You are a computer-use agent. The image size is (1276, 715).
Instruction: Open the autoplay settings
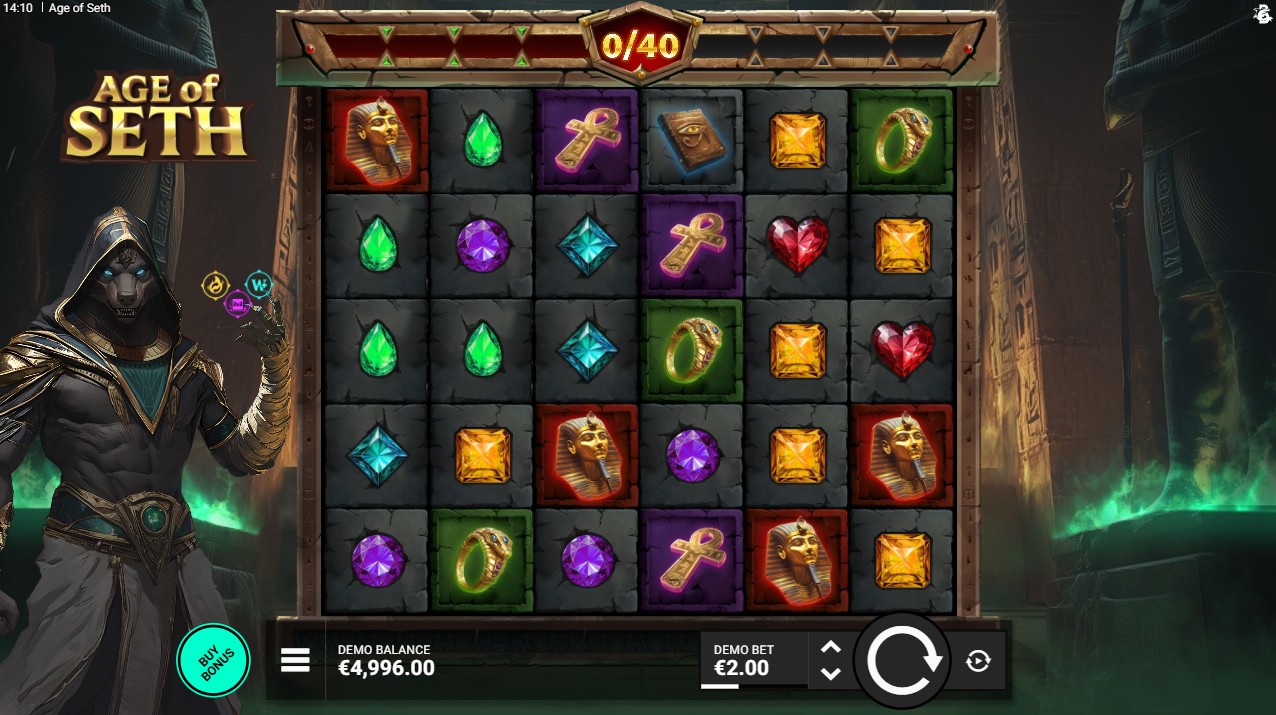[x=978, y=660]
